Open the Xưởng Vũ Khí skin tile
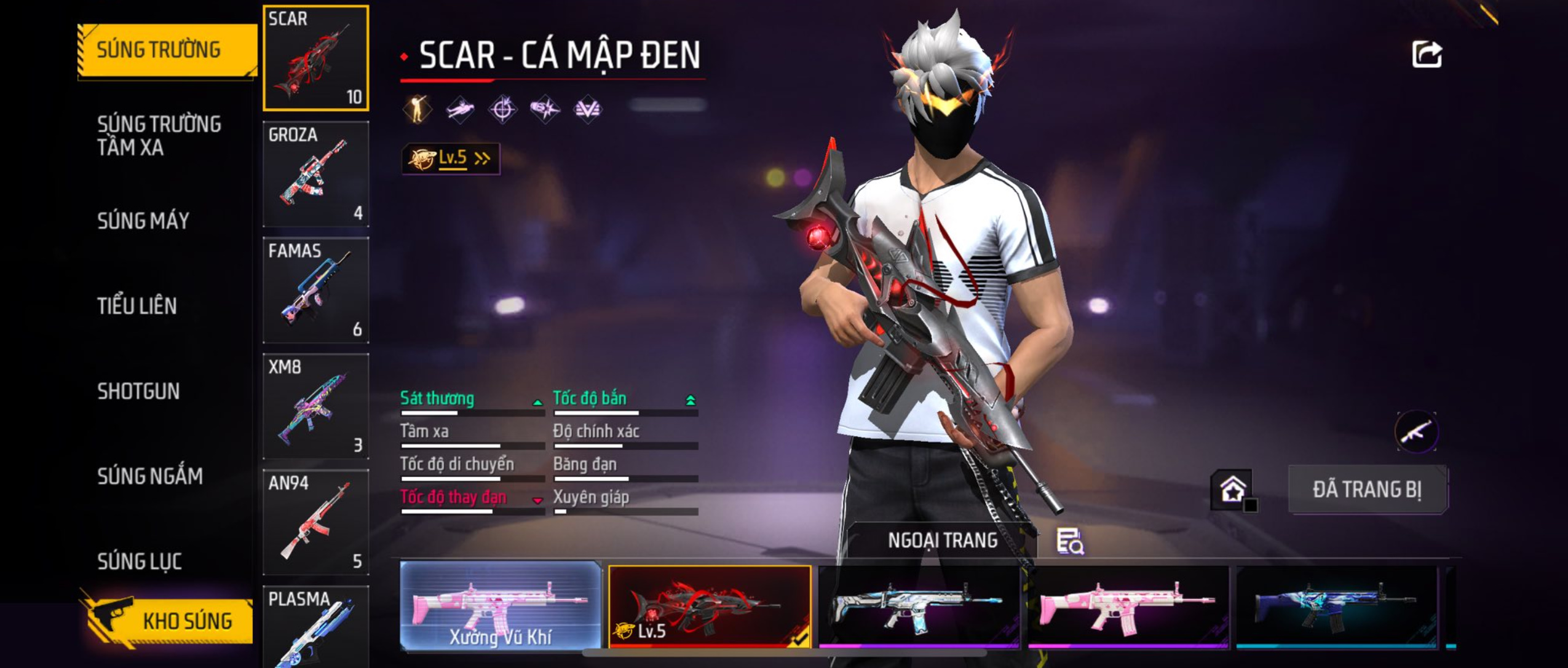This screenshot has height=668, width=1568. click(x=501, y=606)
